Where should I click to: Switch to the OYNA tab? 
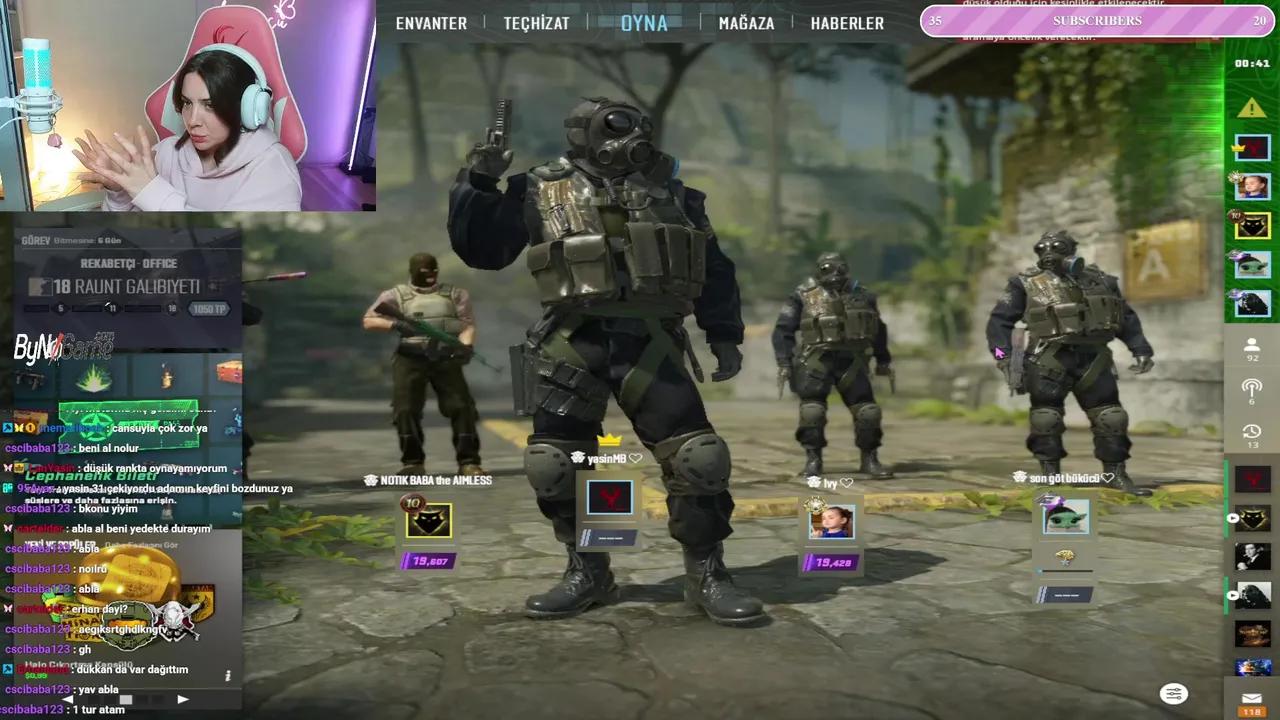(x=645, y=23)
